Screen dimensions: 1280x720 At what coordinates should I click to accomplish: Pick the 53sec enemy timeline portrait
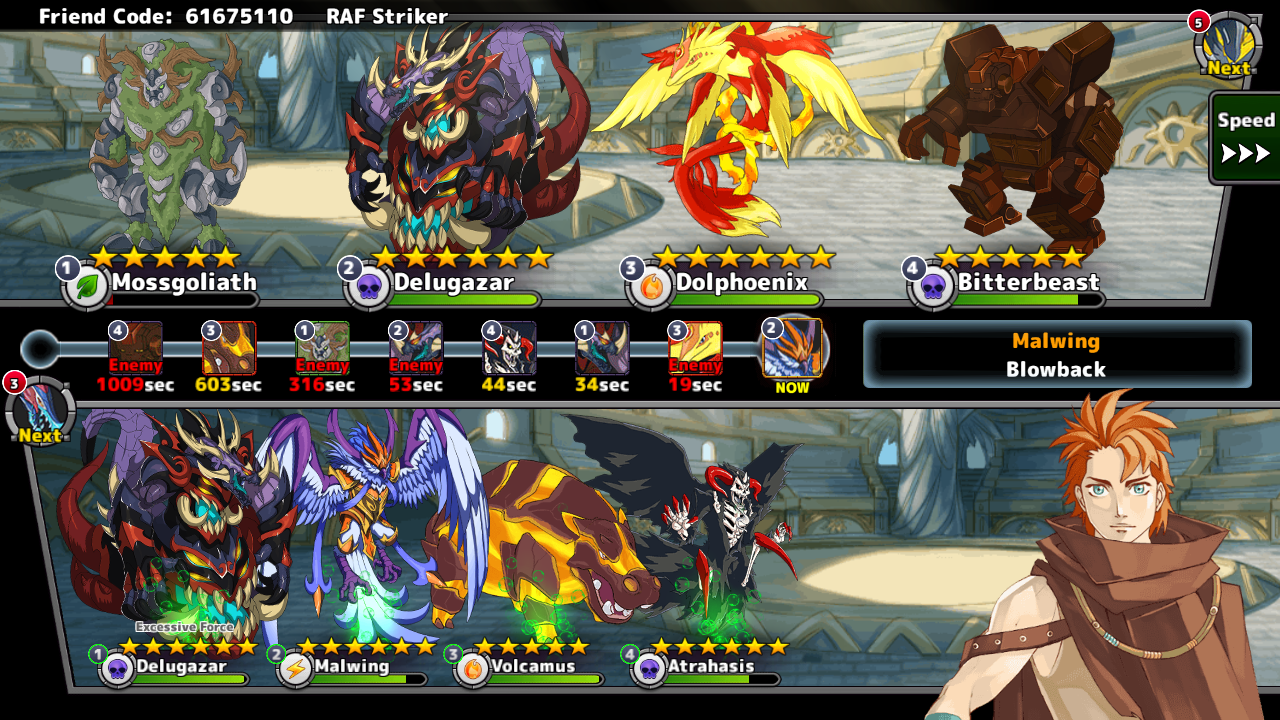tap(416, 348)
